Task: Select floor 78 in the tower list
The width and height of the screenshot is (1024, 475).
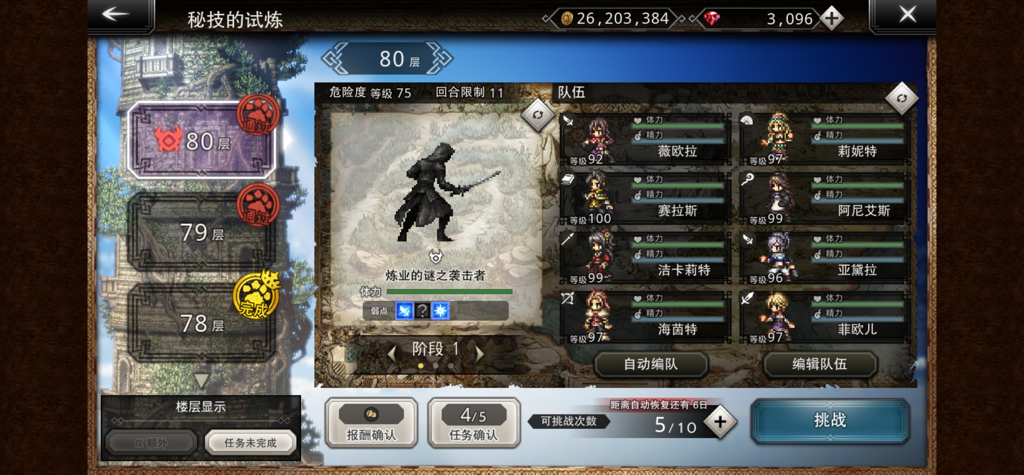Action: (x=200, y=322)
